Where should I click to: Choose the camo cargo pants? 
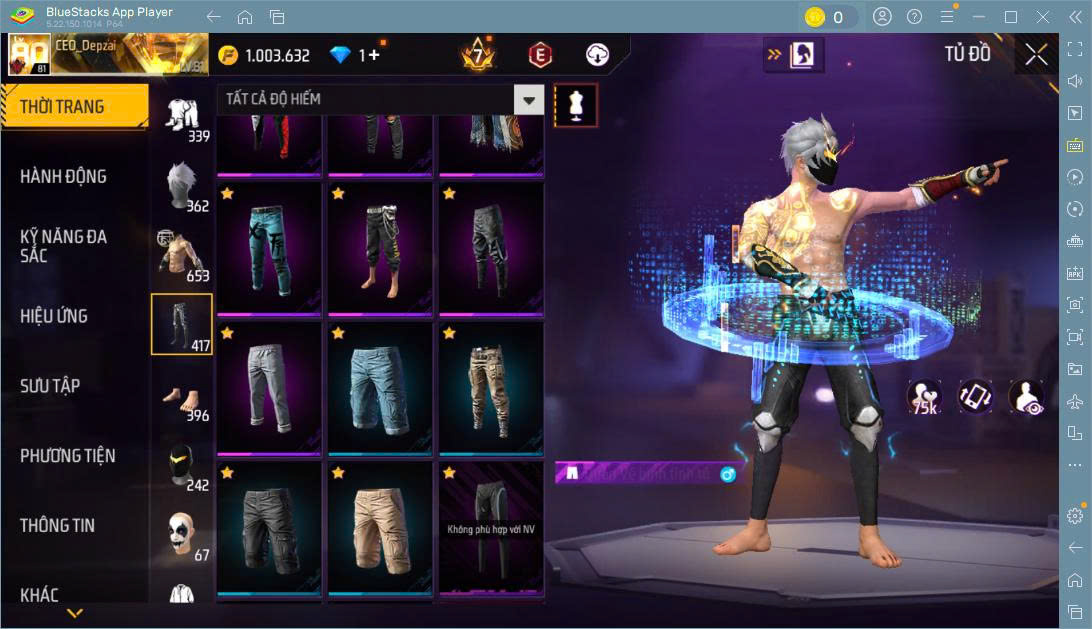tap(491, 388)
